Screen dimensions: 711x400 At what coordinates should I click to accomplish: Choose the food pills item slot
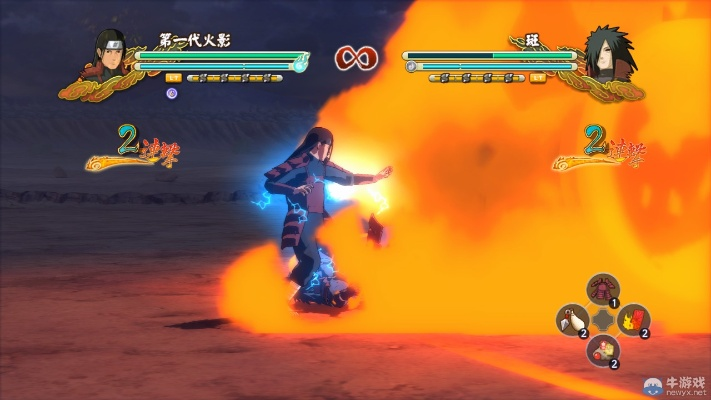pos(602,350)
